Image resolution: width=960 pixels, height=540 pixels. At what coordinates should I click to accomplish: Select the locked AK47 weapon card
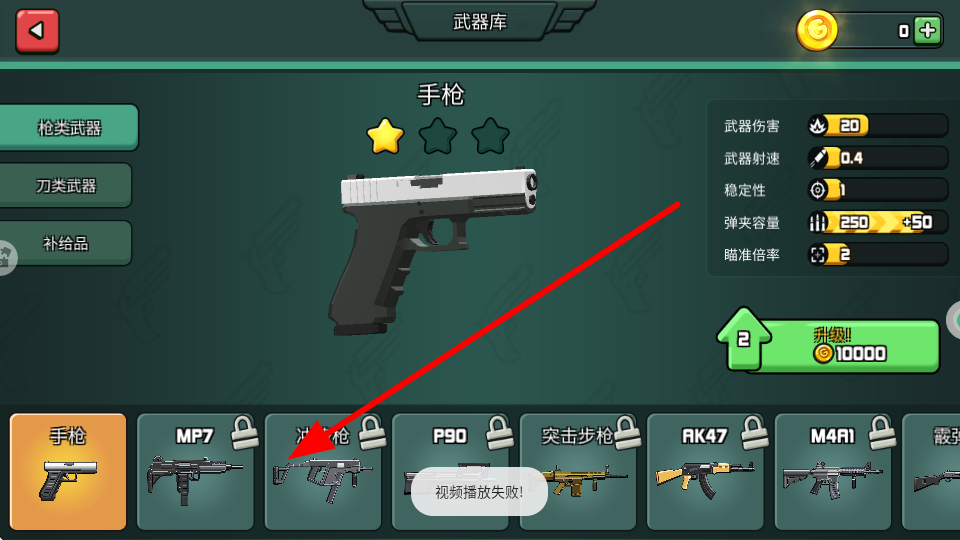point(706,471)
